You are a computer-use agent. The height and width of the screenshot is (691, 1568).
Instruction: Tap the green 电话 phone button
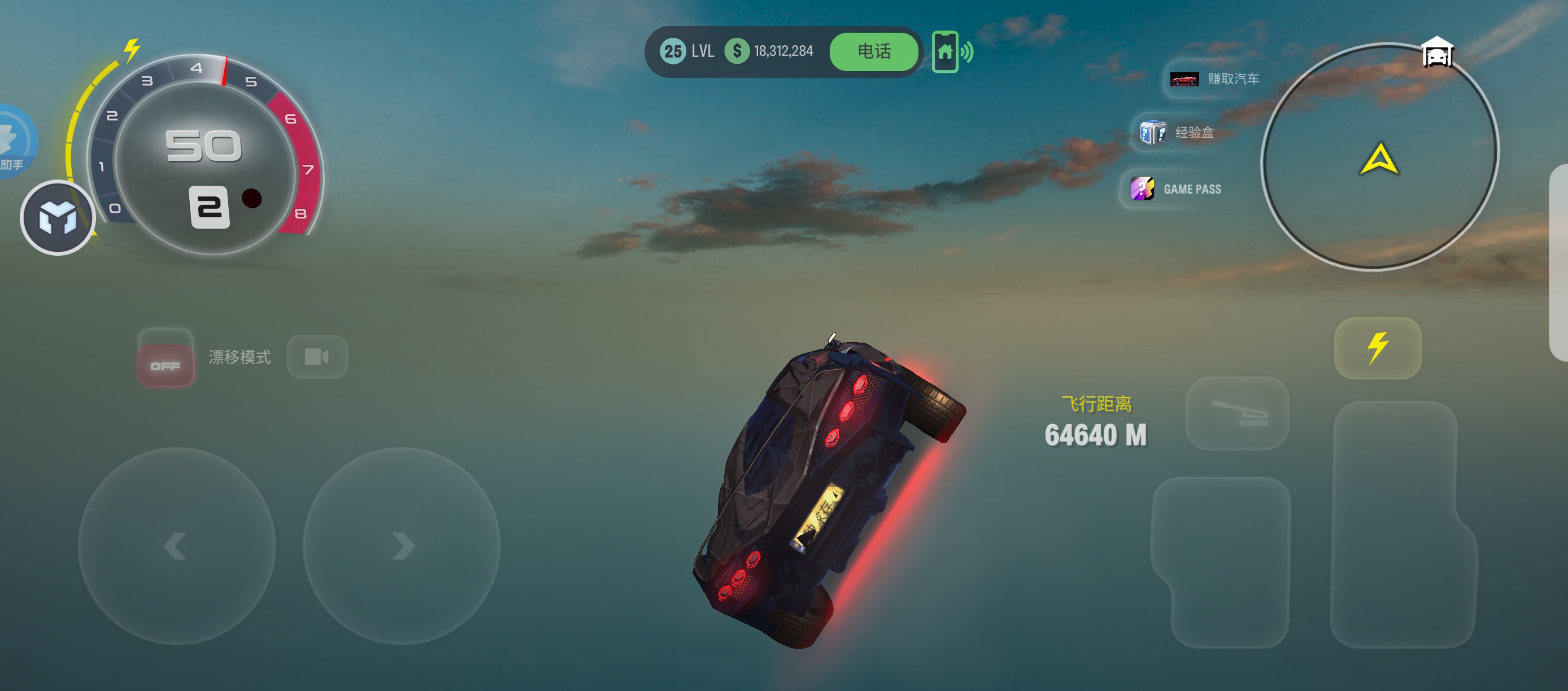pyautogui.click(x=873, y=52)
